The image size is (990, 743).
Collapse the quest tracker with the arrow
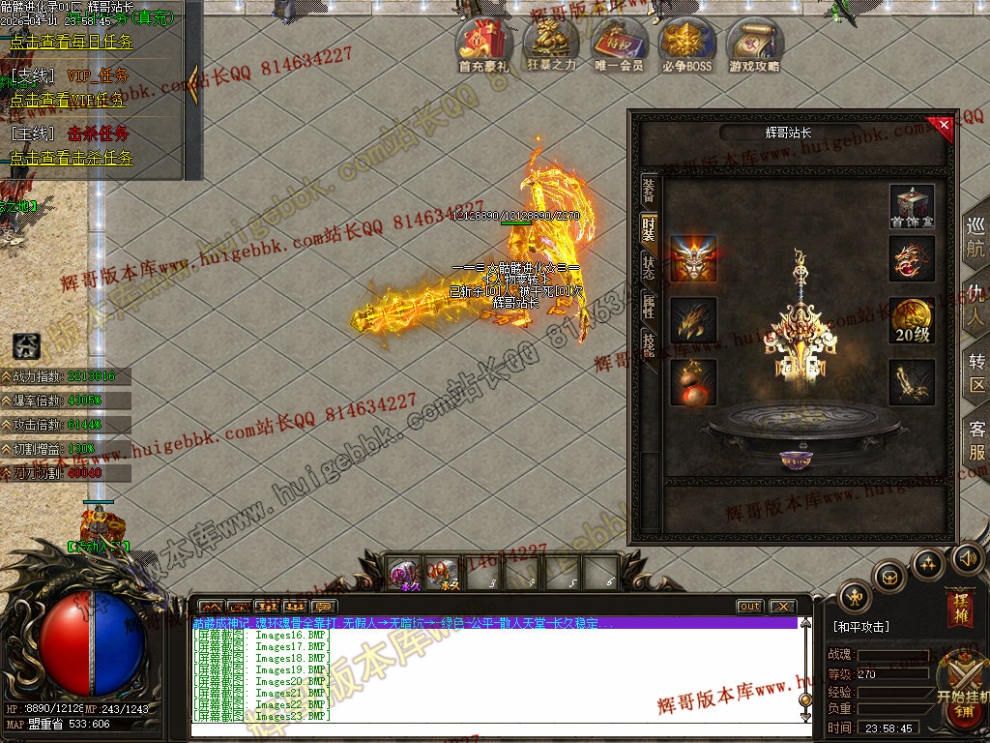193,85
